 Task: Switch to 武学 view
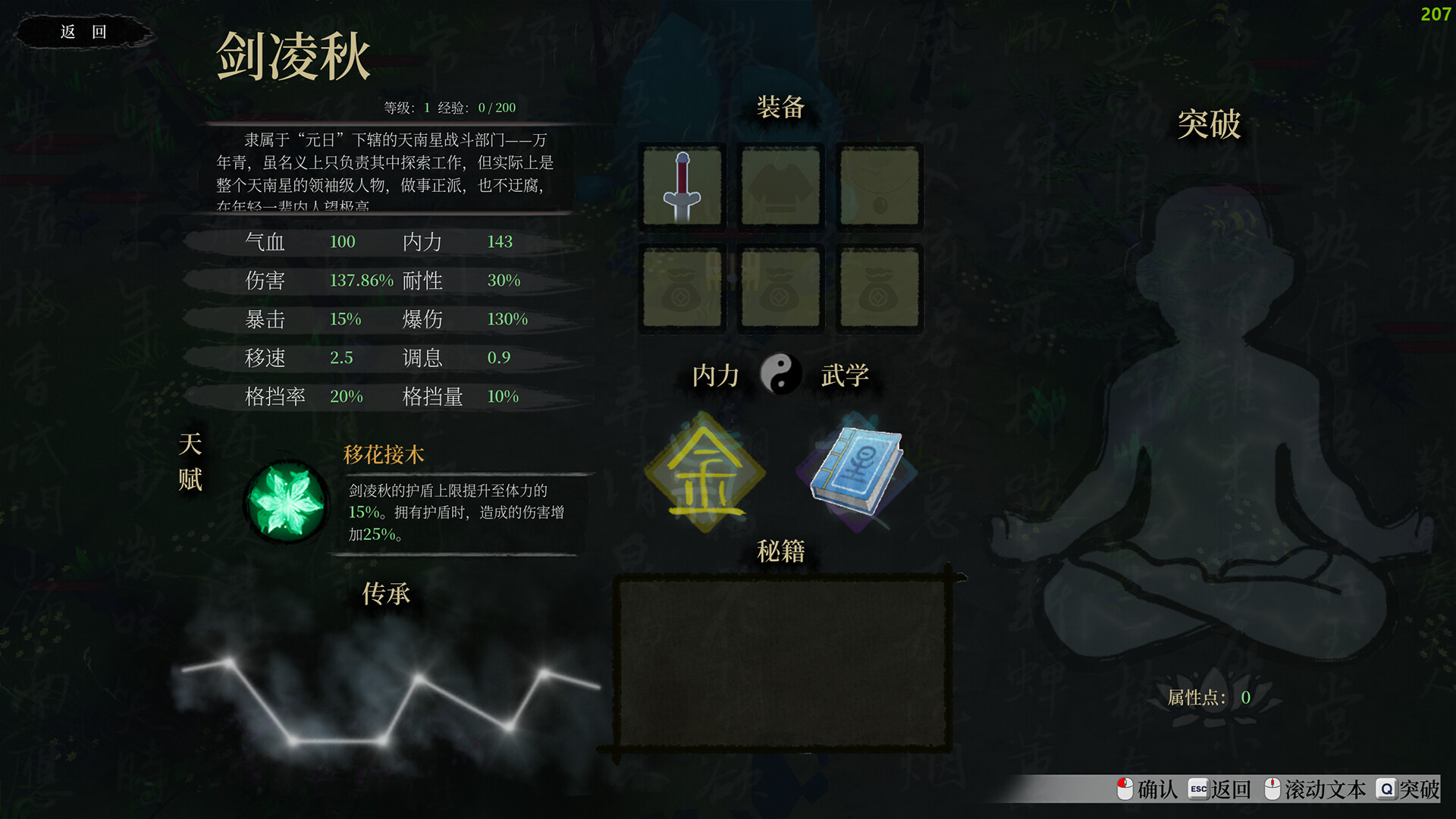point(846,375)
